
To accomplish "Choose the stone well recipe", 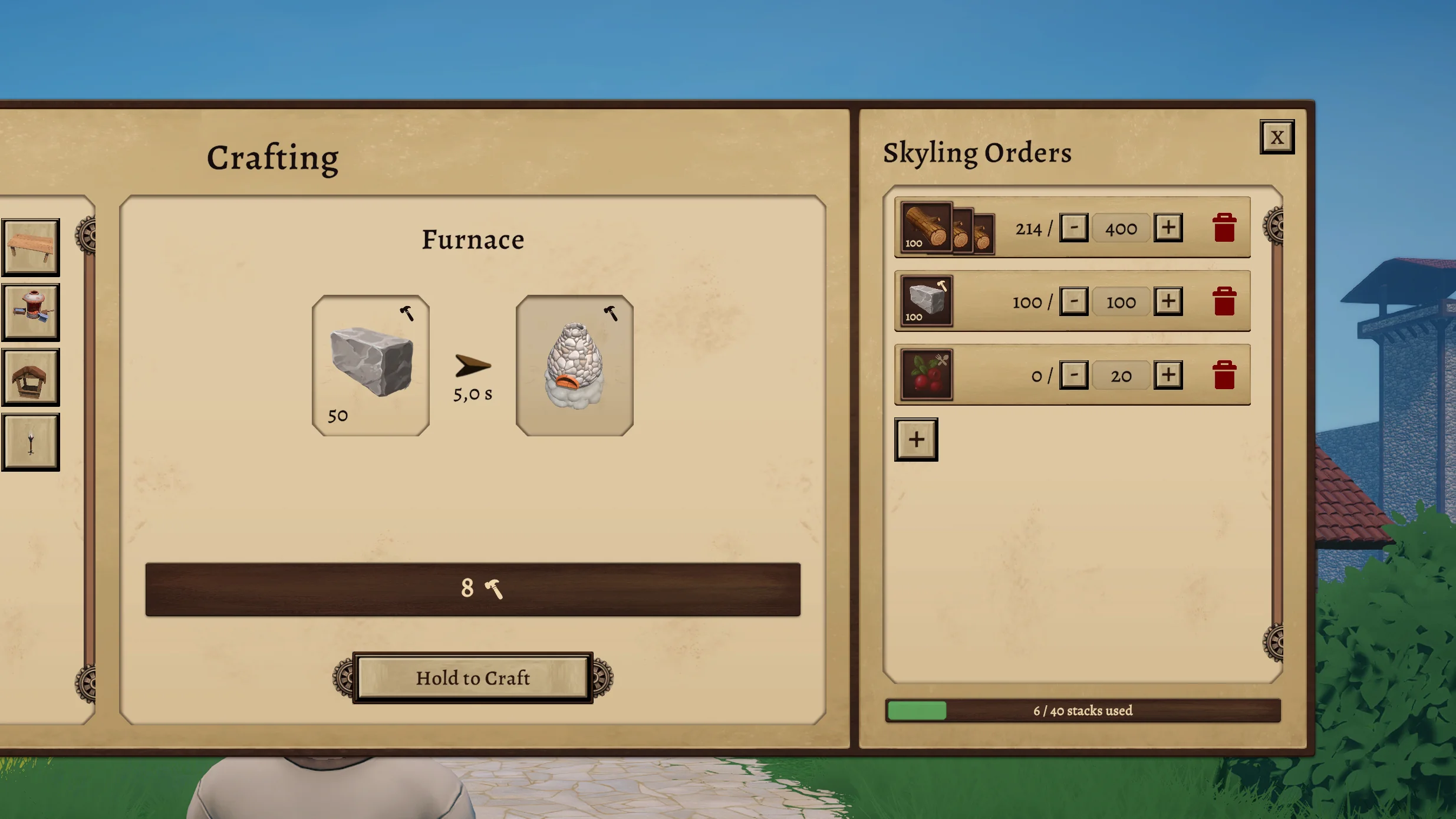I will point(31,377).
